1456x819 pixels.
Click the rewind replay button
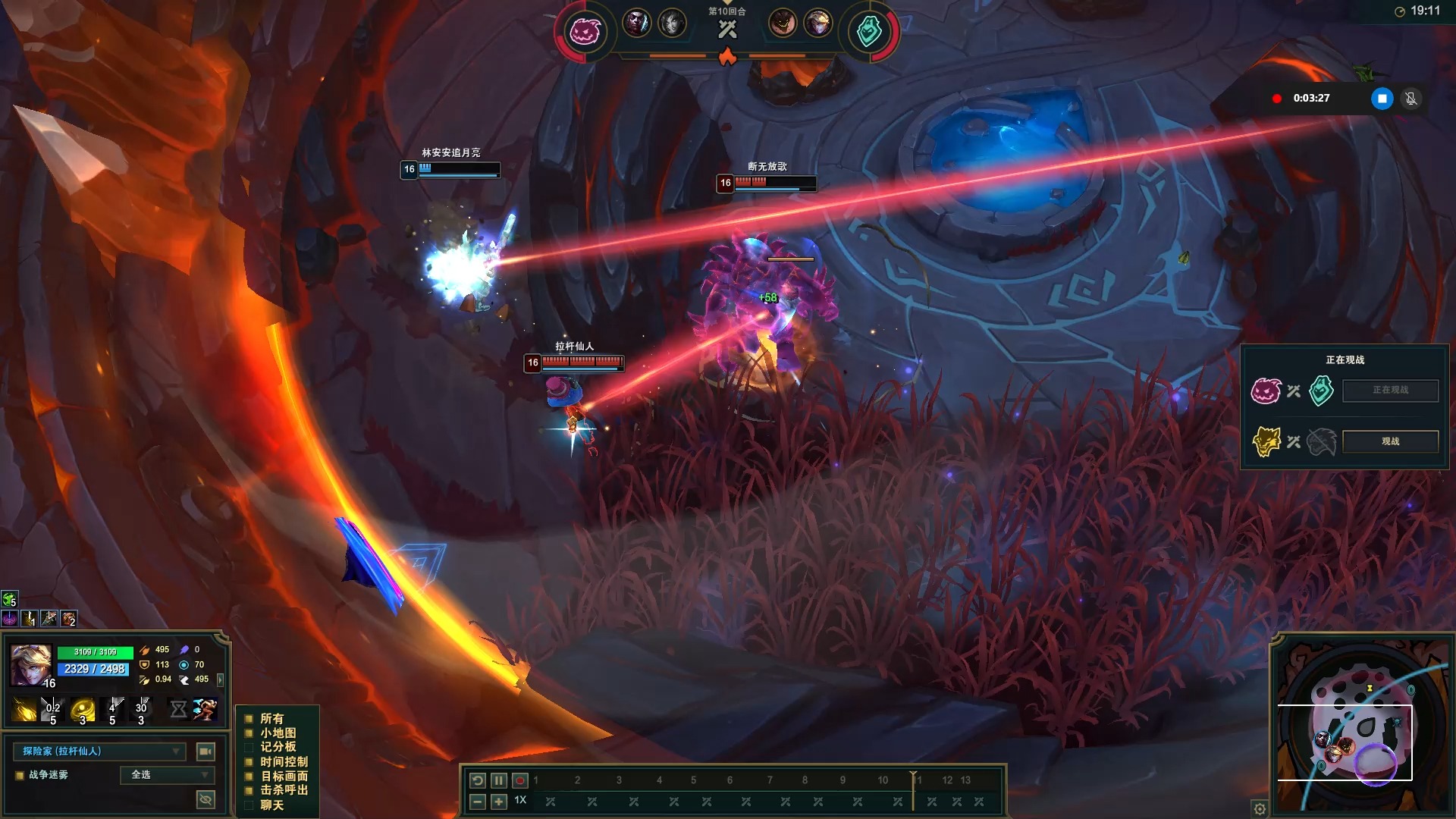click(x=477, y=780)
